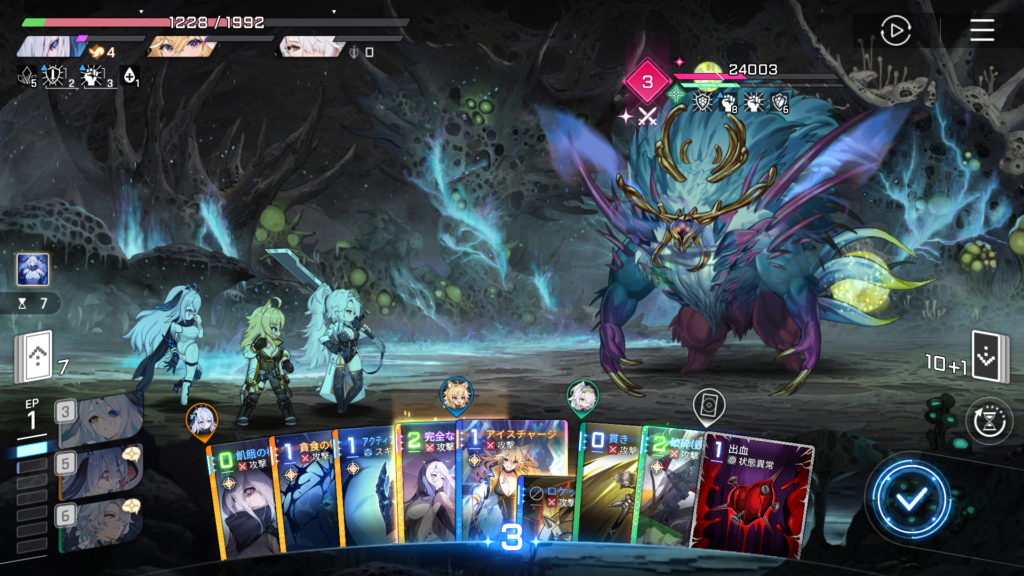Viewport: 1024px width, 576px height.
Task: Open the hamburger menu
Action: pos(982,31)
